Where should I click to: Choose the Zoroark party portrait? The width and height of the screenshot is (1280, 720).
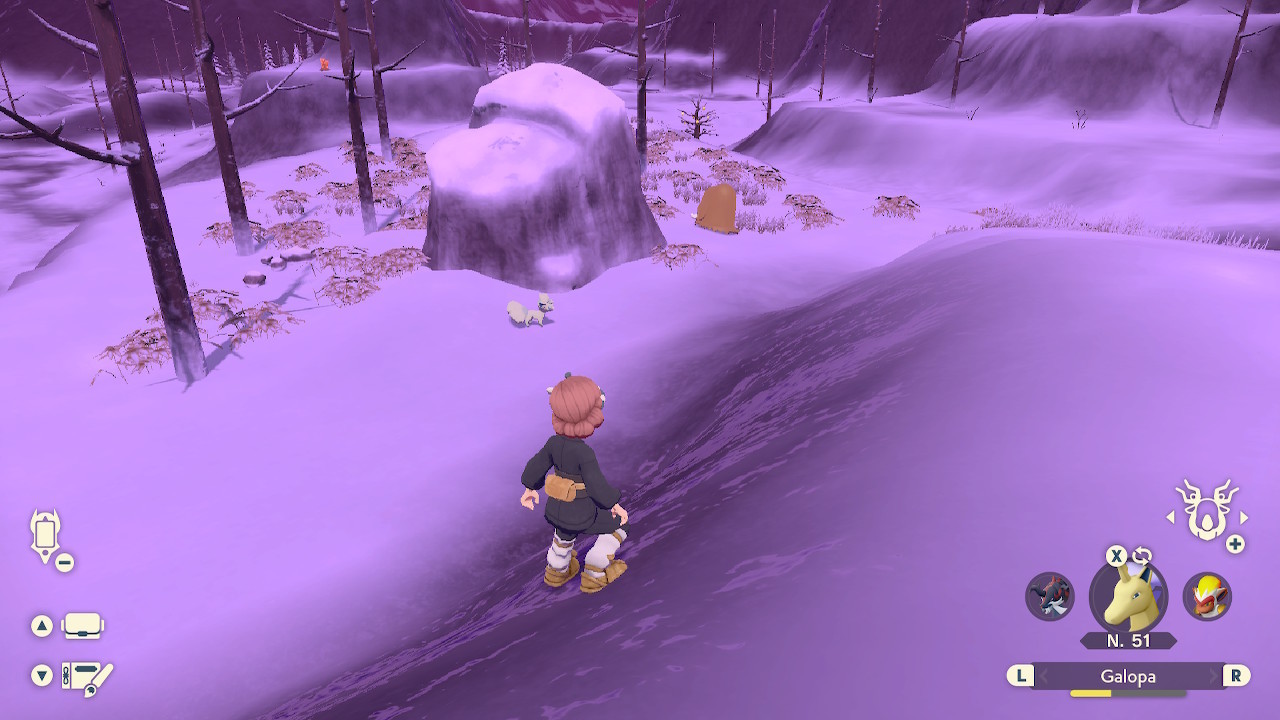coord(1050,596)
